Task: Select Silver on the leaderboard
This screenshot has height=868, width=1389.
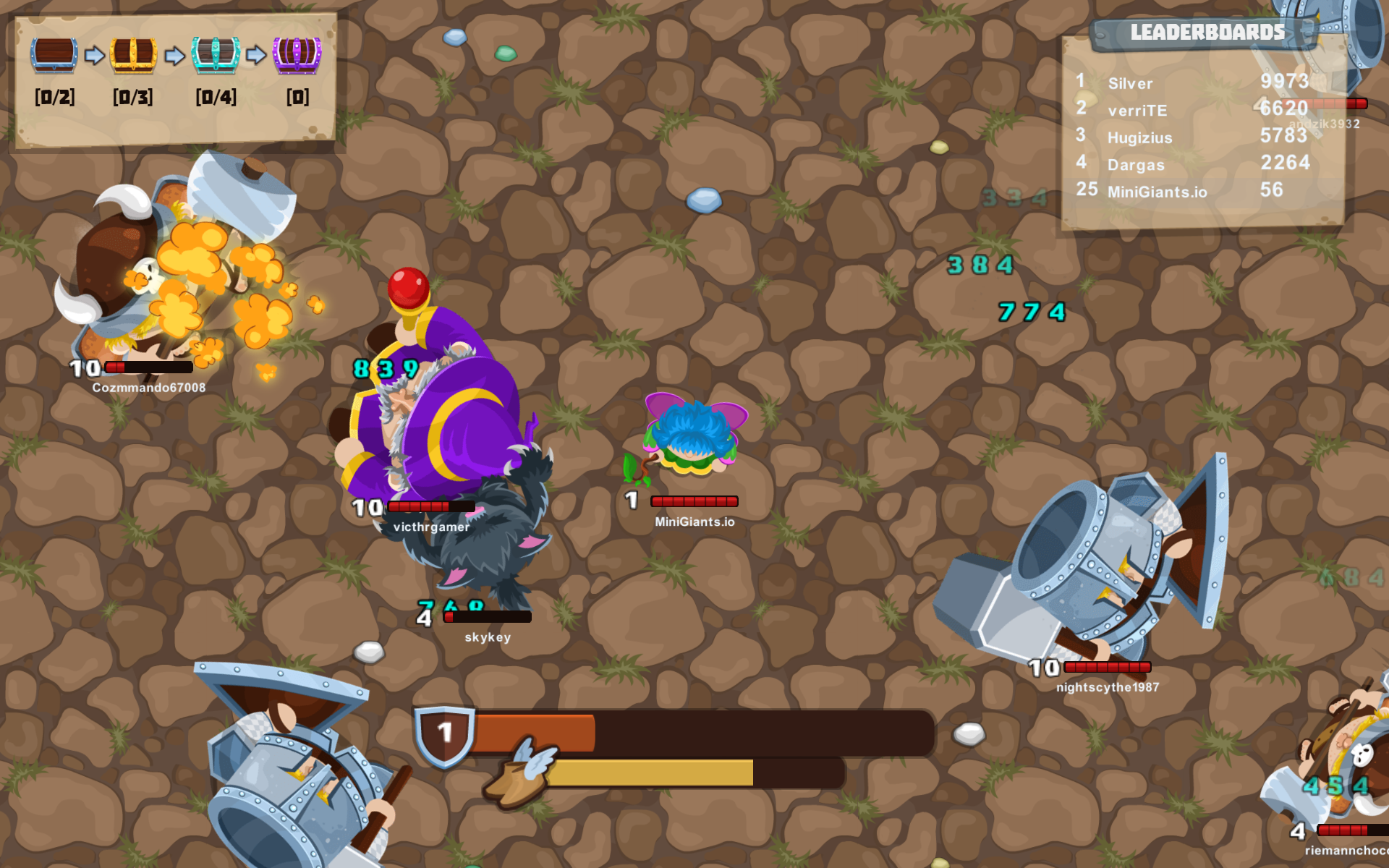Action: 1129,83
